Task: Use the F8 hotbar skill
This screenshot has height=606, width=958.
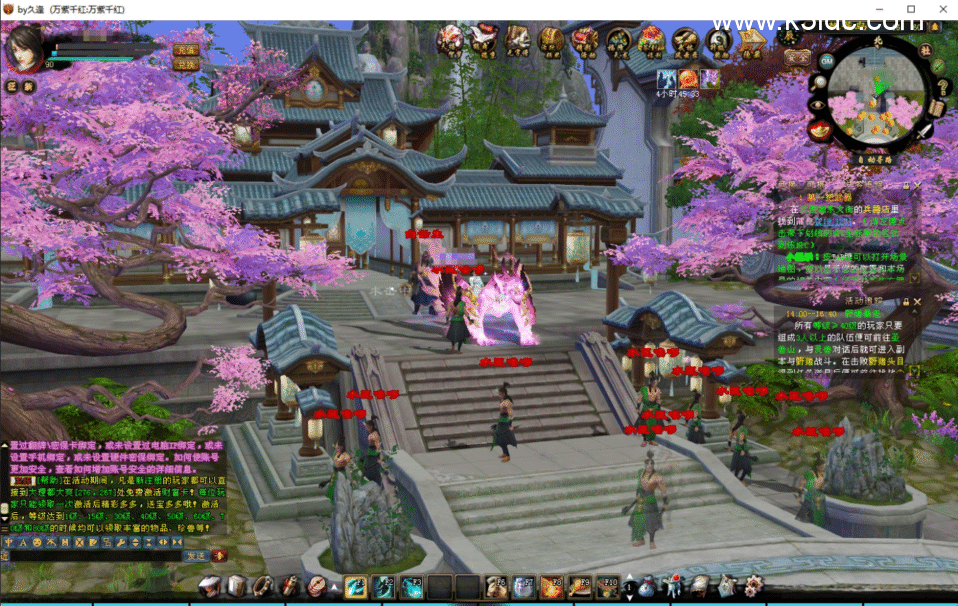Action: point(551,587)
